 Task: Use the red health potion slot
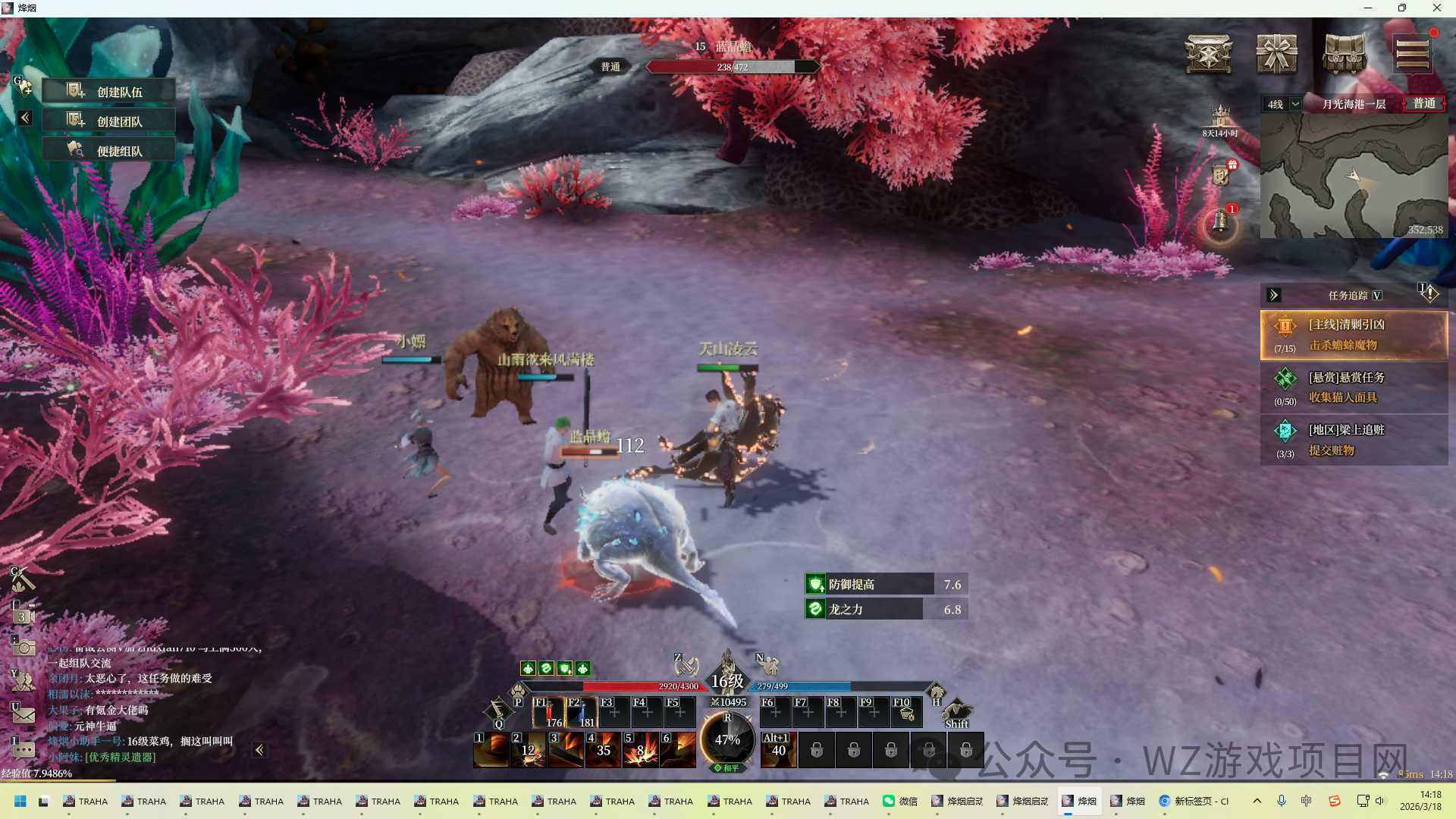pos(548,713)
